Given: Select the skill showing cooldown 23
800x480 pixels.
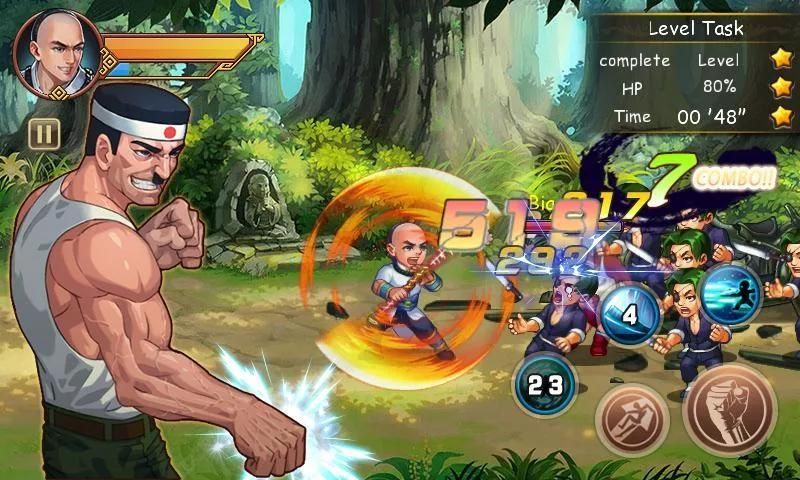Looking at the screenshot, I should point(546,385).
